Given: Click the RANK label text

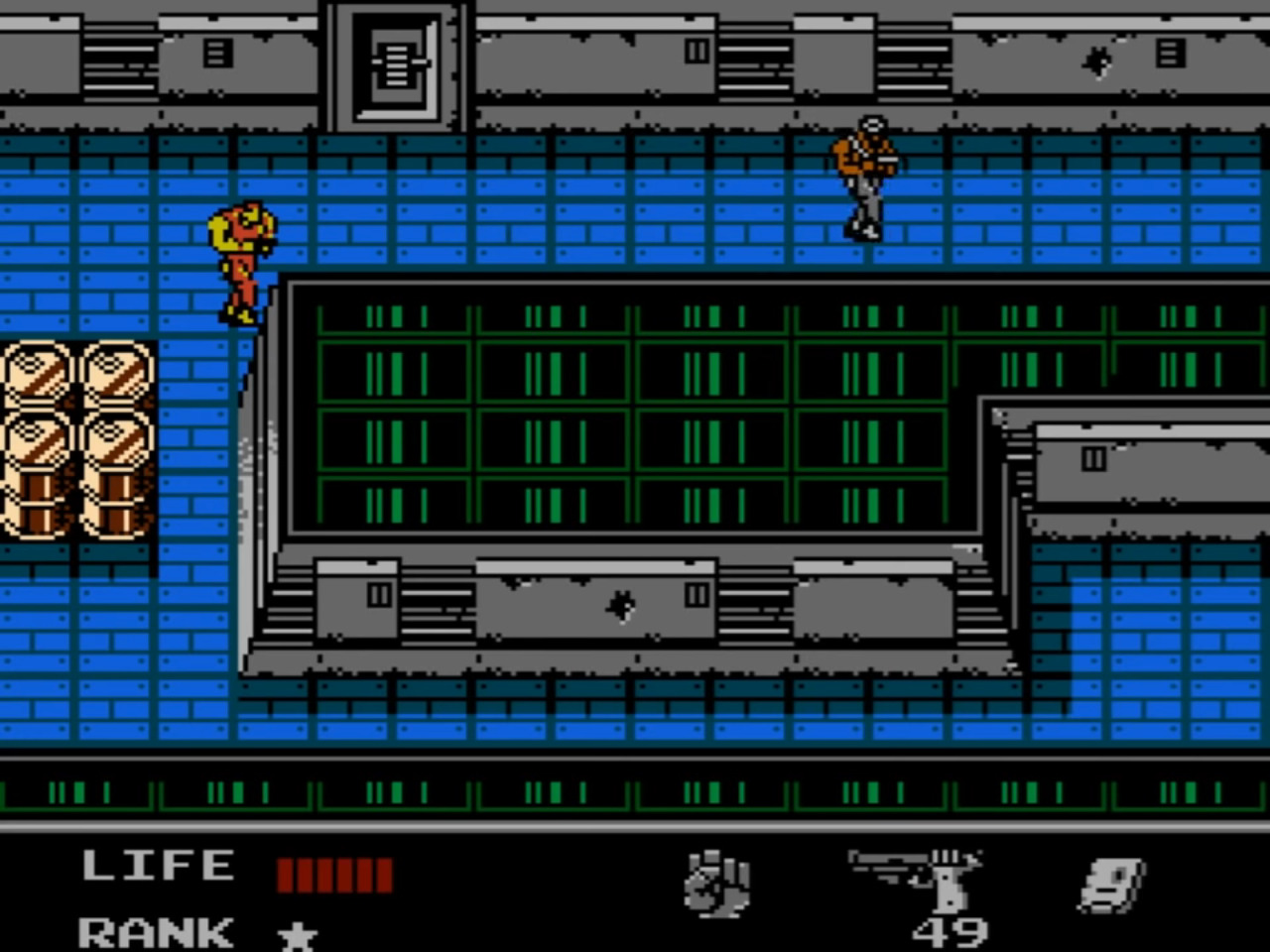Looking at the screenshot, I should click(154, 933).
